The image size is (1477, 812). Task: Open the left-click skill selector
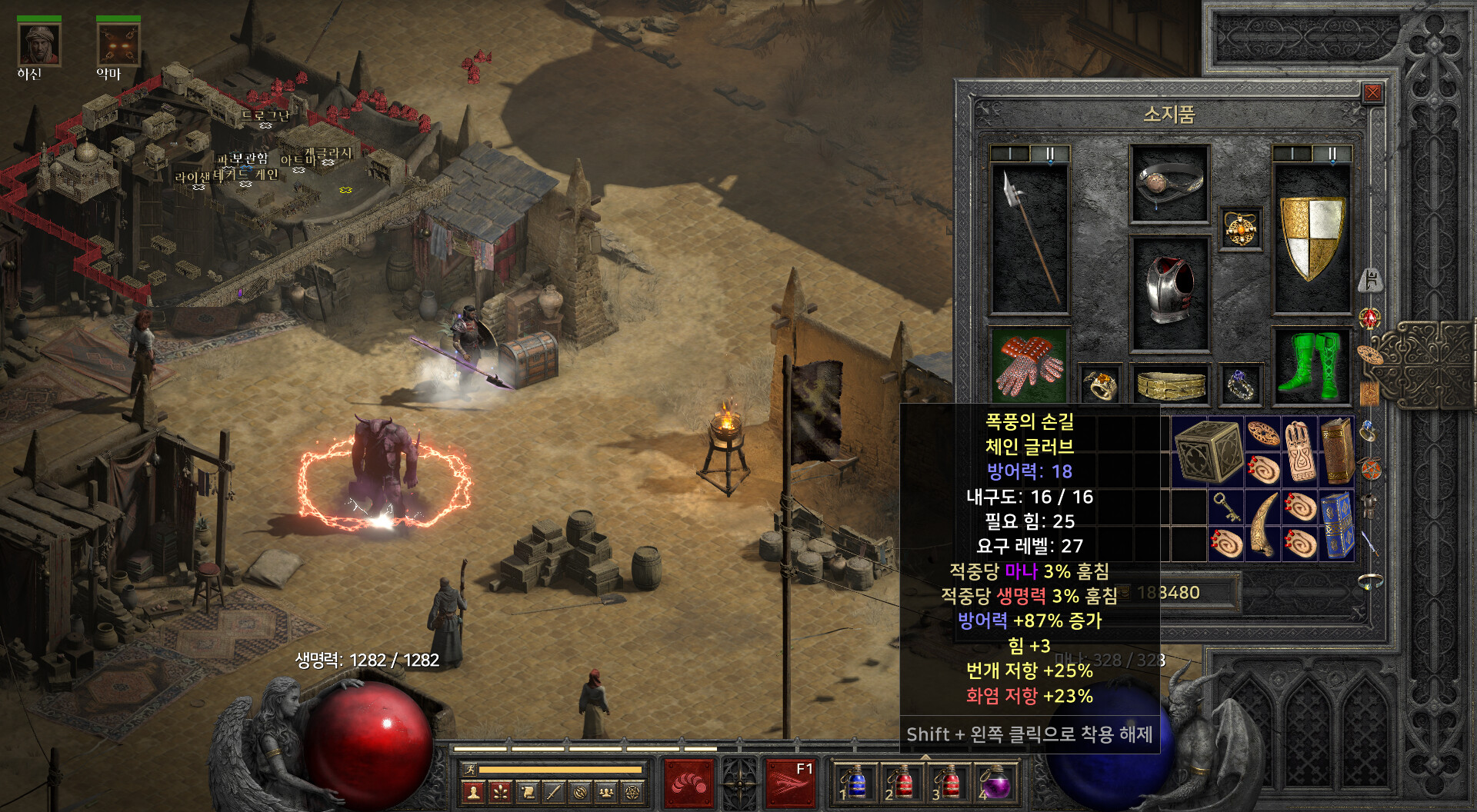tap(688, 784)
